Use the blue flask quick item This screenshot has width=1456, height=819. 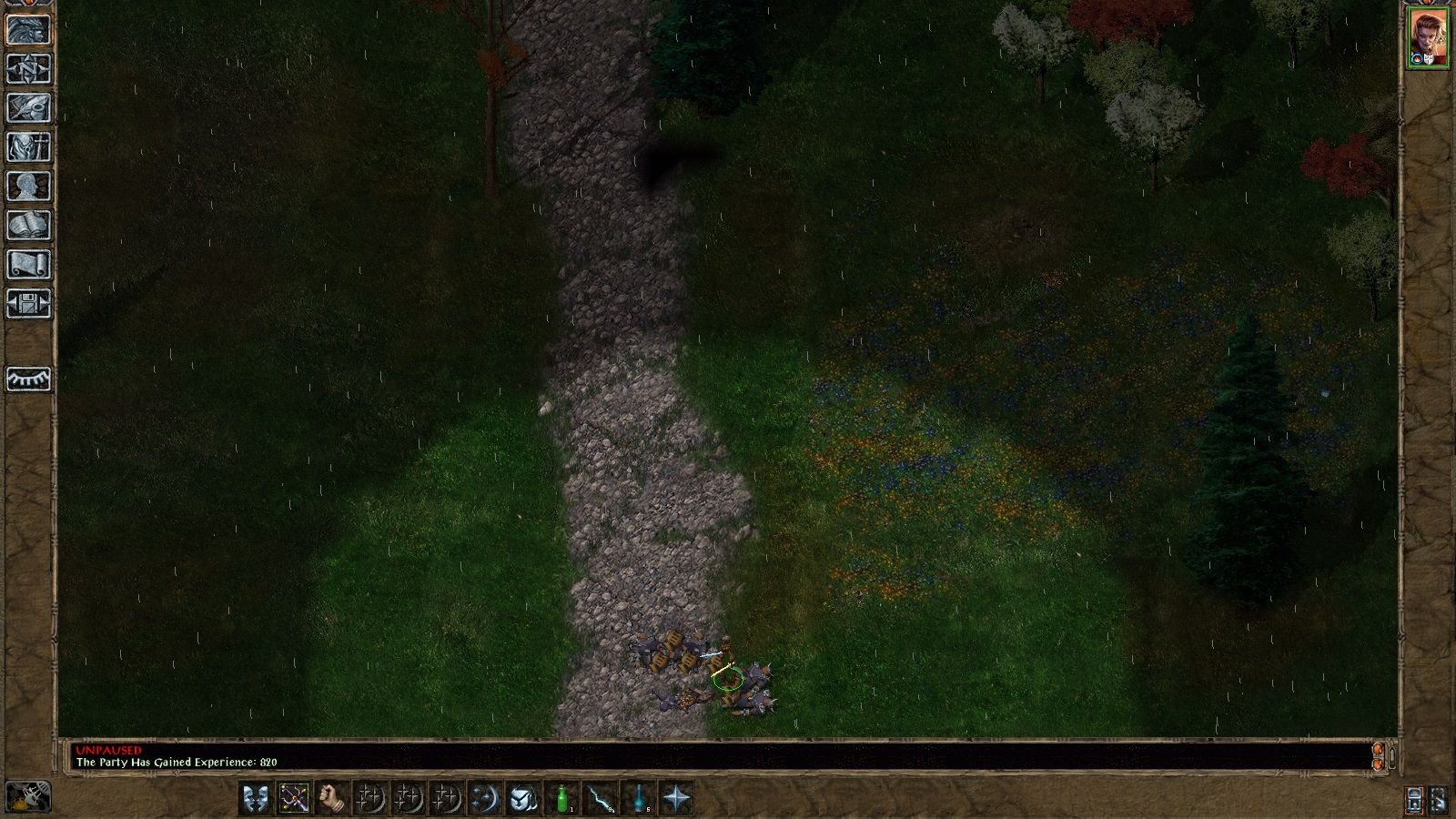click(x=640, y=799)
